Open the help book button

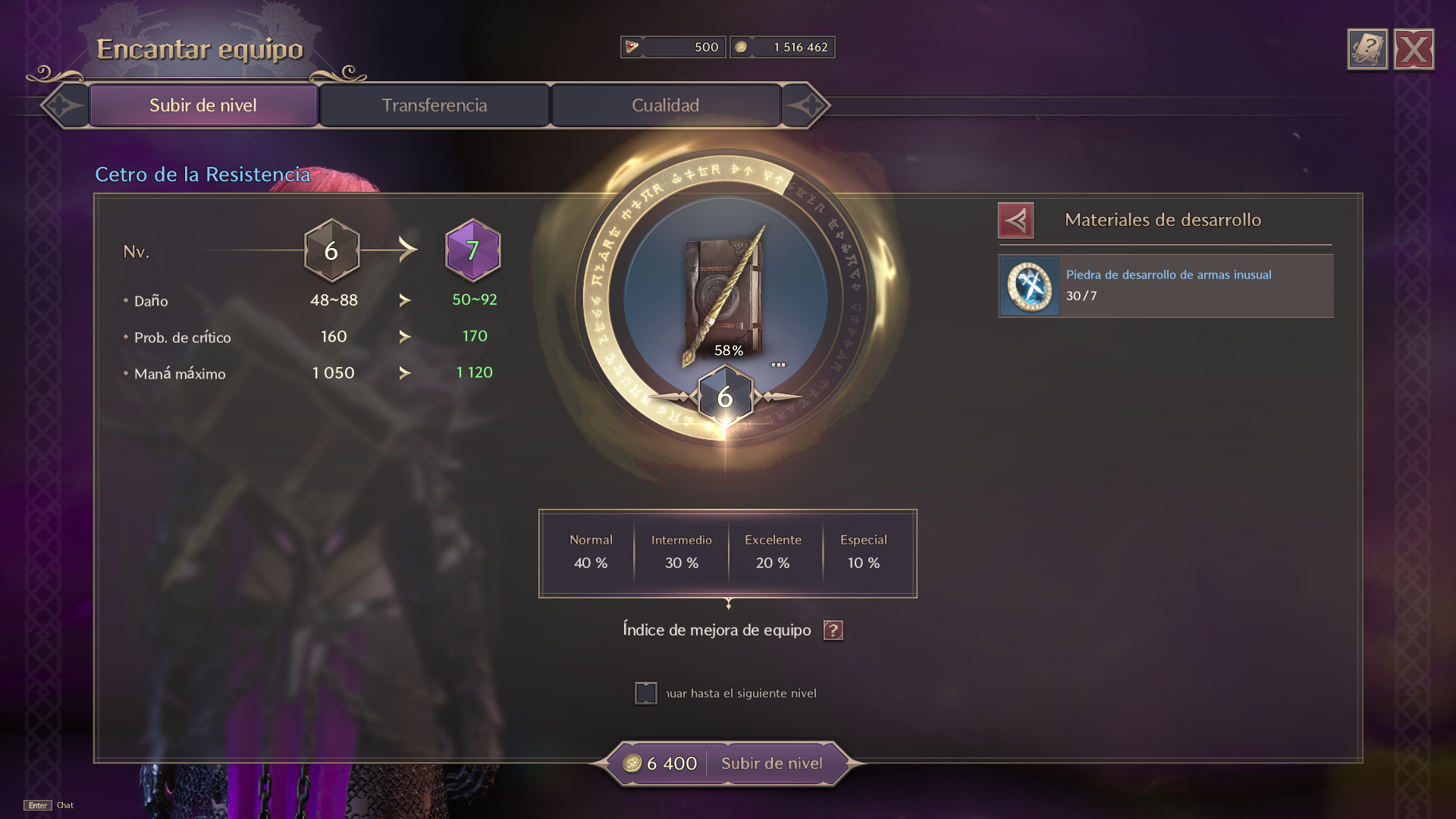point(1367,50)
